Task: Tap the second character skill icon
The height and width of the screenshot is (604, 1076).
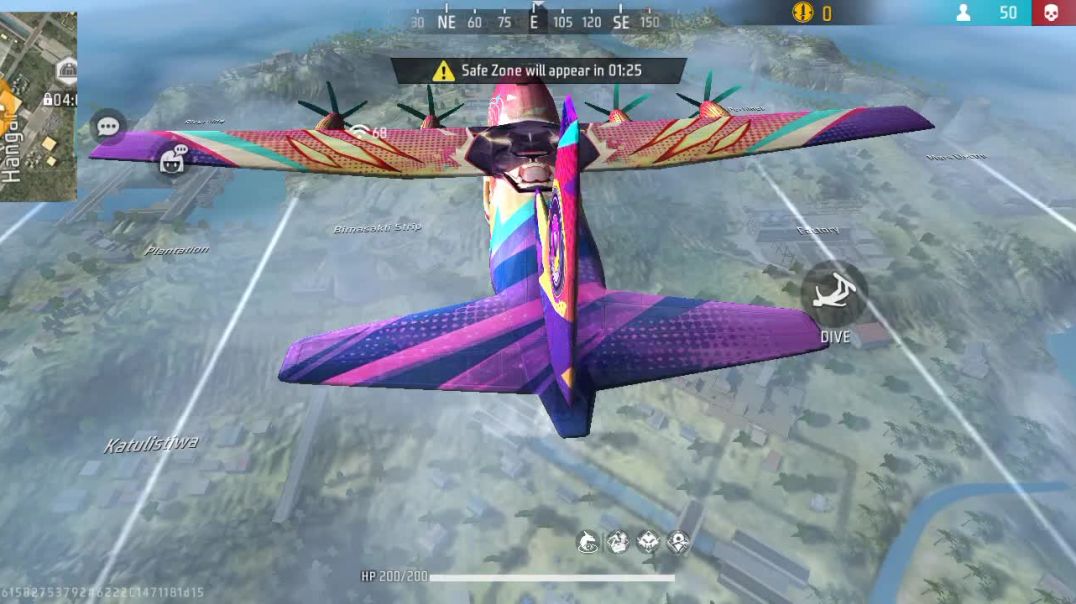Action: [617, 543]
